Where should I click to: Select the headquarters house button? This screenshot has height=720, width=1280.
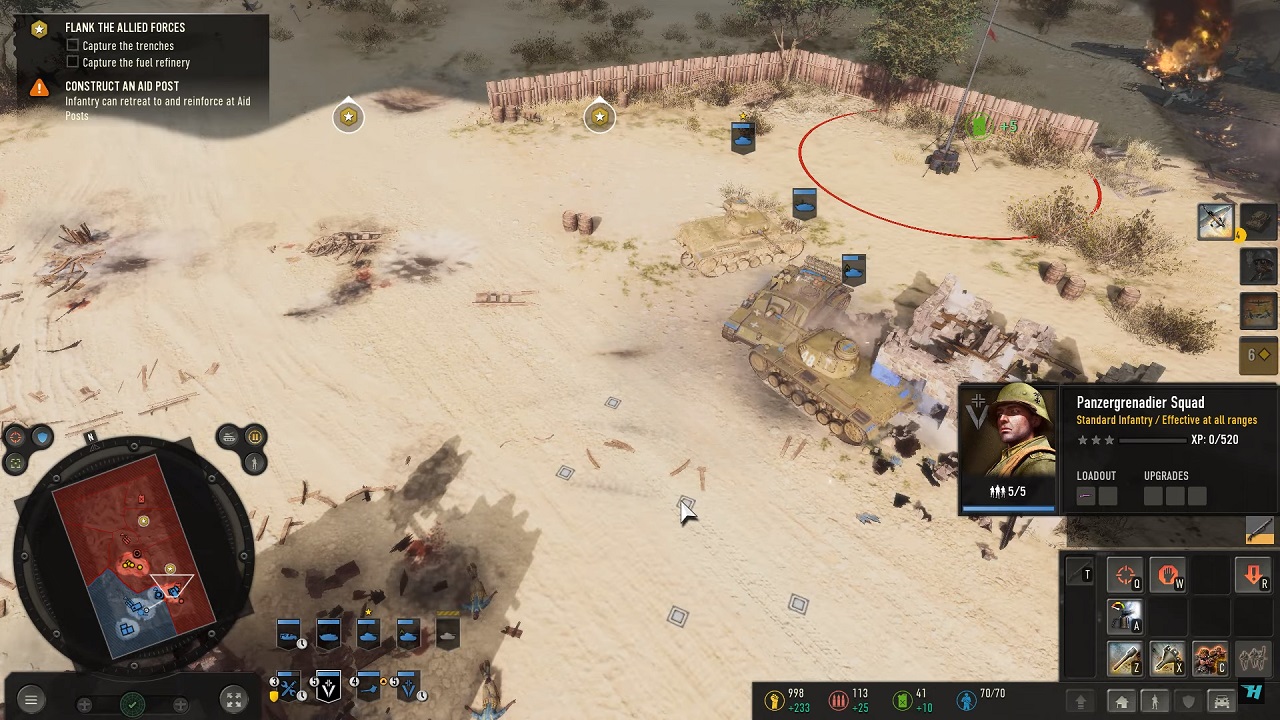point(1122,702)
